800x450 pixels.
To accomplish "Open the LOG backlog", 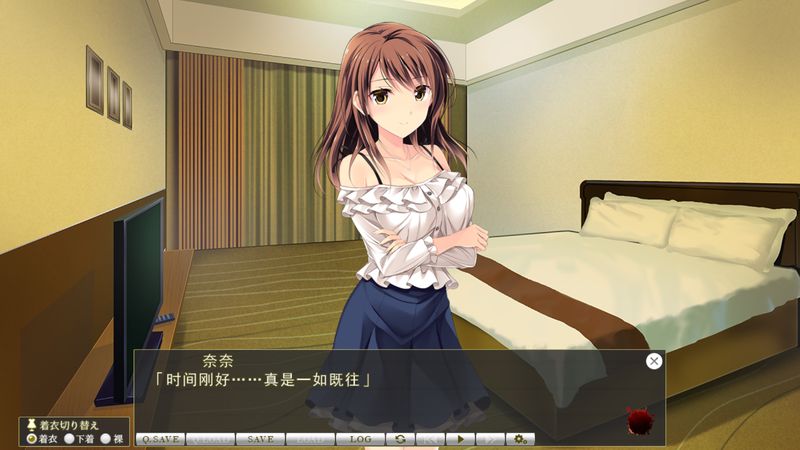I will pos(360,439).
